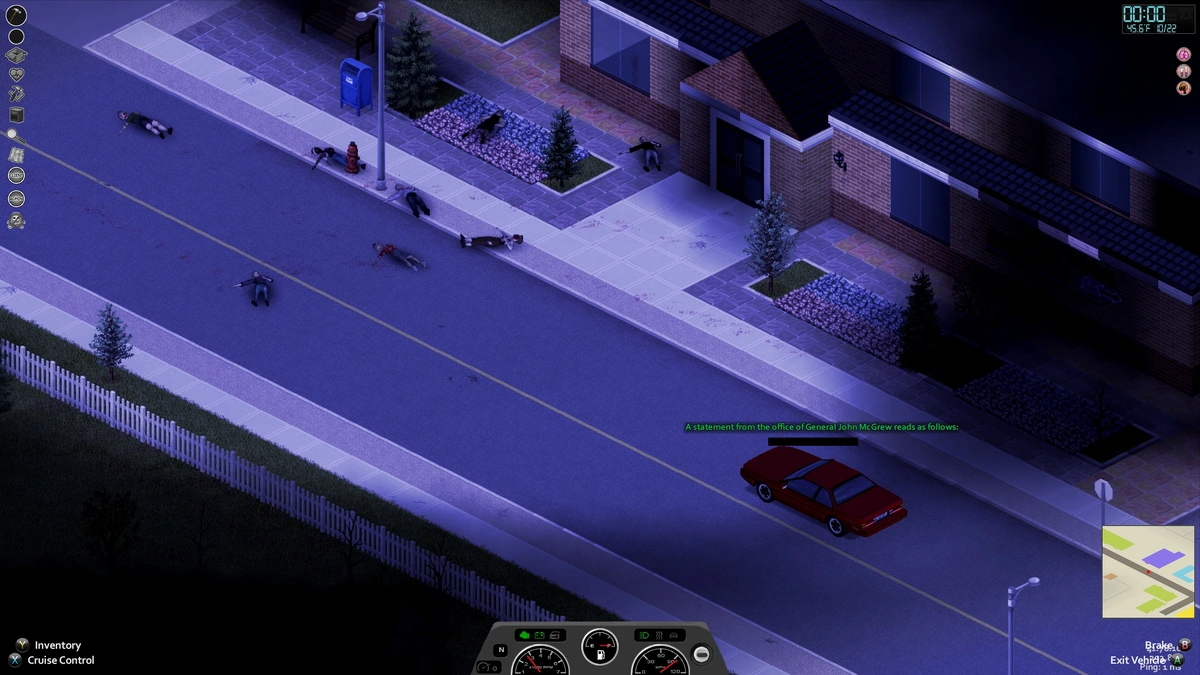Open the Admin panel button
The height and width of the screenshot is (675, 1200).
click(16, 198)
